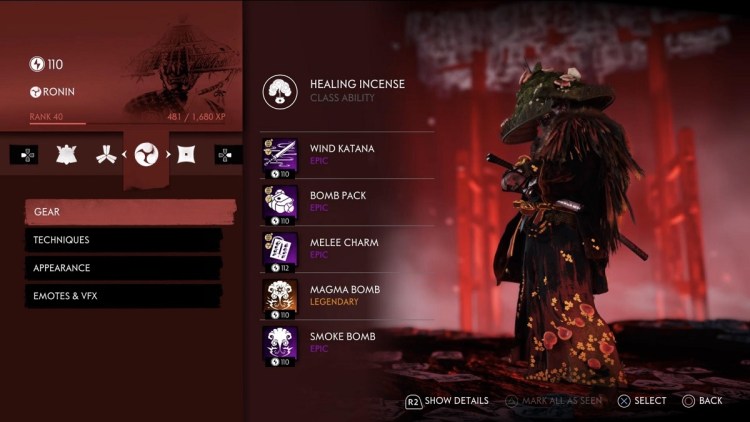This screenshot has width=750, height=422.
Task: Choose the Wind Katana gear slot
Action: tap(345, 155)
